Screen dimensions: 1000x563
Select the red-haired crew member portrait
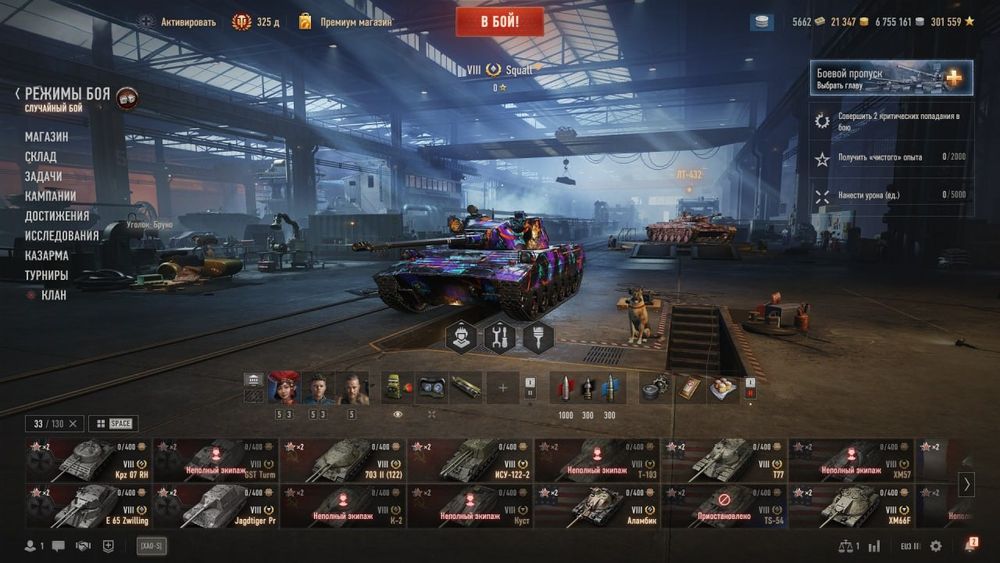[283, 387]
